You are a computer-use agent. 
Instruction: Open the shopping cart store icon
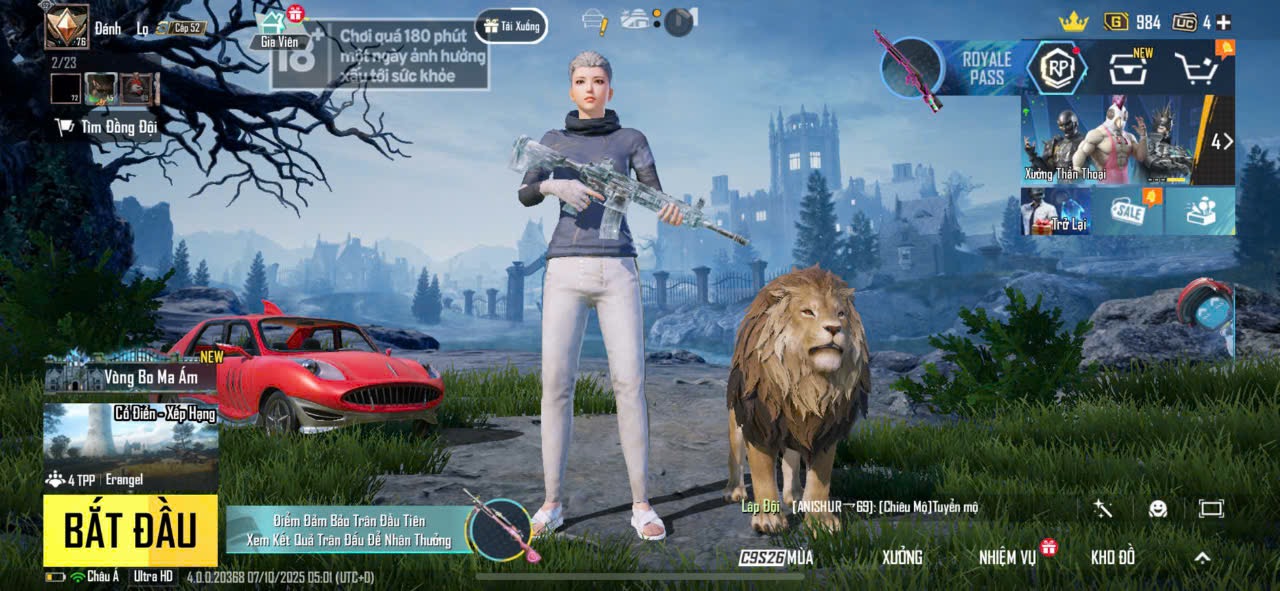point(1196,68)
